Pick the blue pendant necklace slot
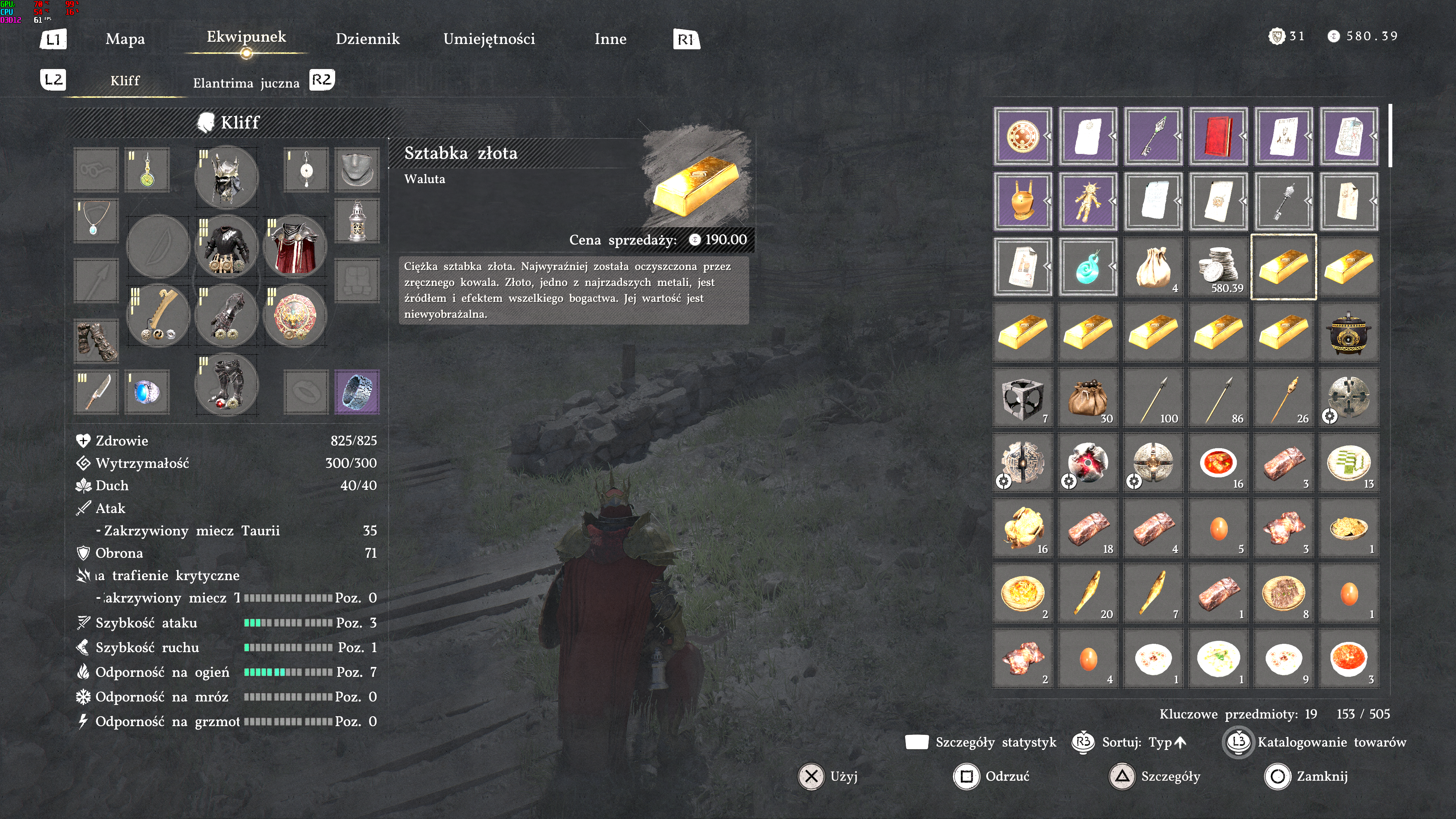Viewport: 1456px width, 819px height. click(x=96, y=221)
